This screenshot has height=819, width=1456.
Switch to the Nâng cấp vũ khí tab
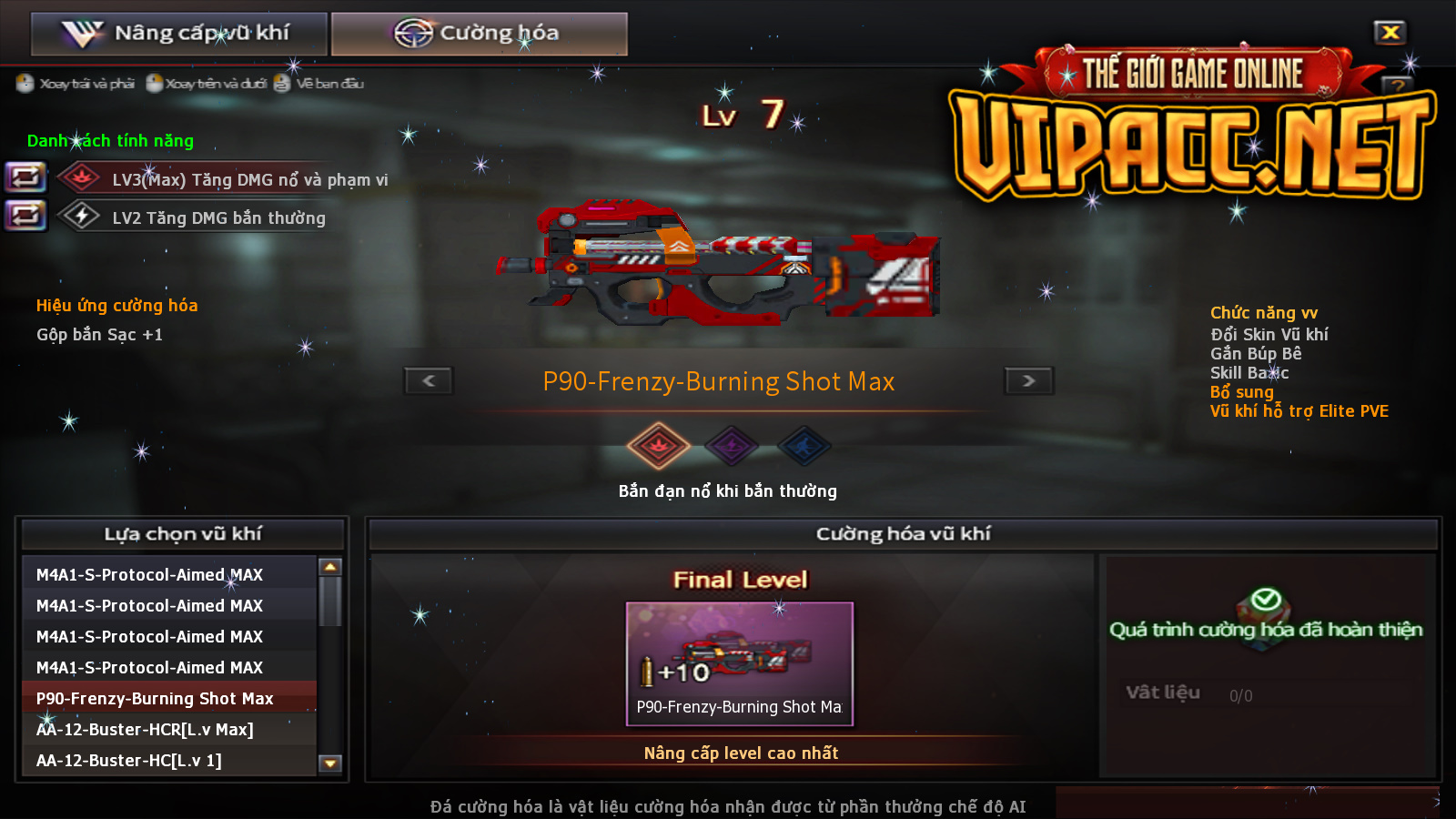[178, 34]
